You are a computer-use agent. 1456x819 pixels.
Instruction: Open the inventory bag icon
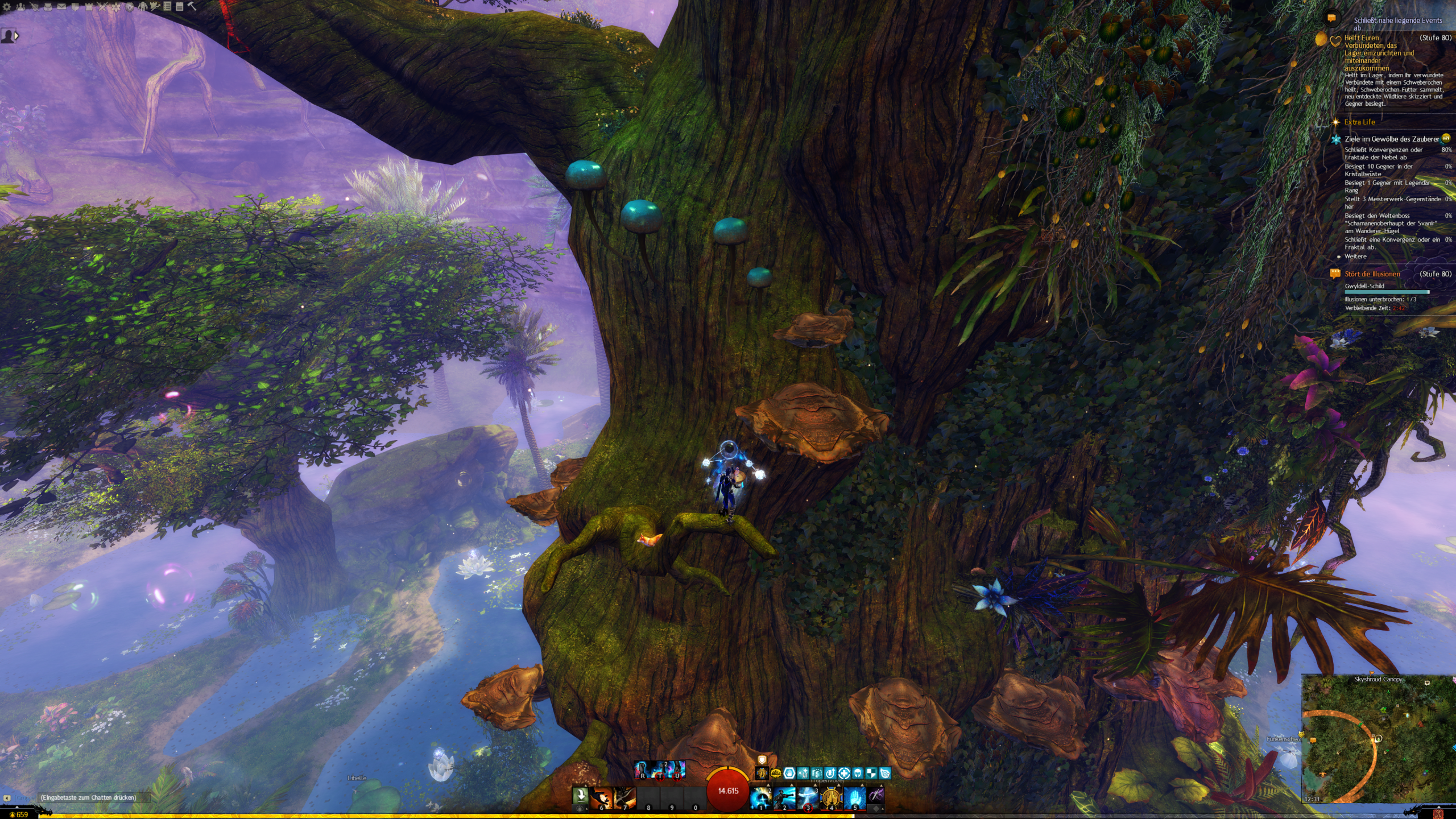48,7
